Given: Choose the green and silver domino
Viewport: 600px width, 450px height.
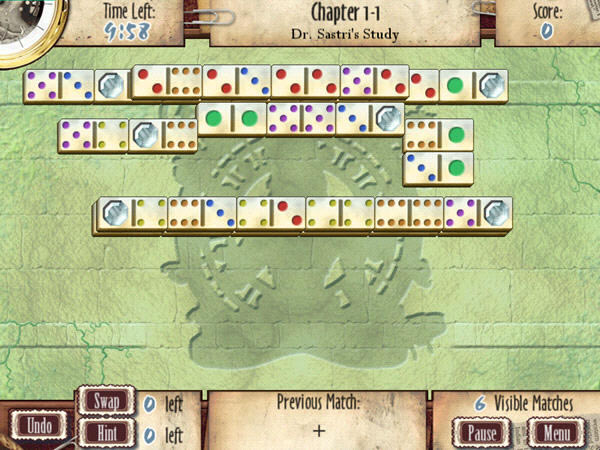Looking at the screenshot, I should tap(474, 86).
